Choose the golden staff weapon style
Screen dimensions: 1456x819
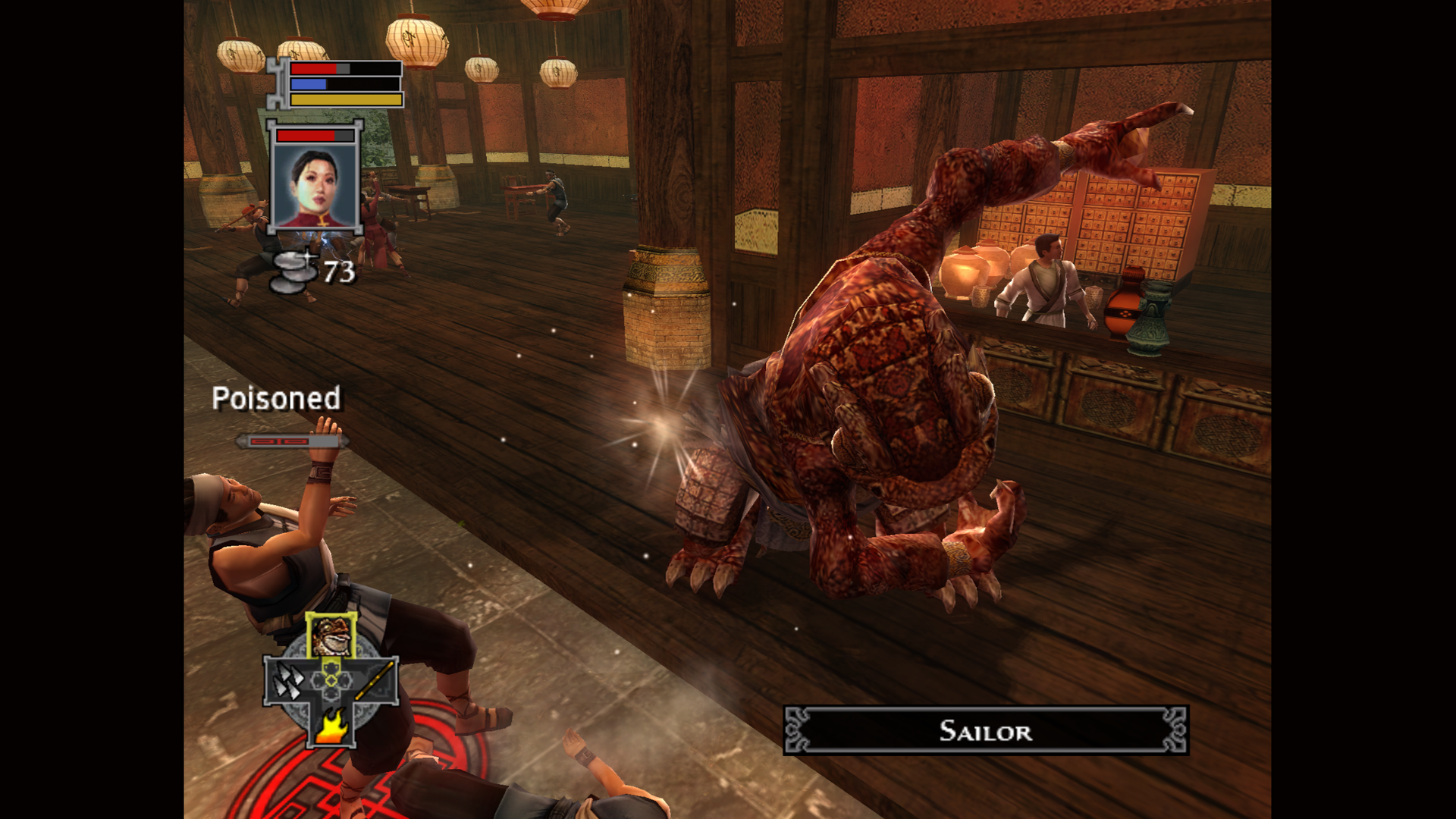(375, 680)
